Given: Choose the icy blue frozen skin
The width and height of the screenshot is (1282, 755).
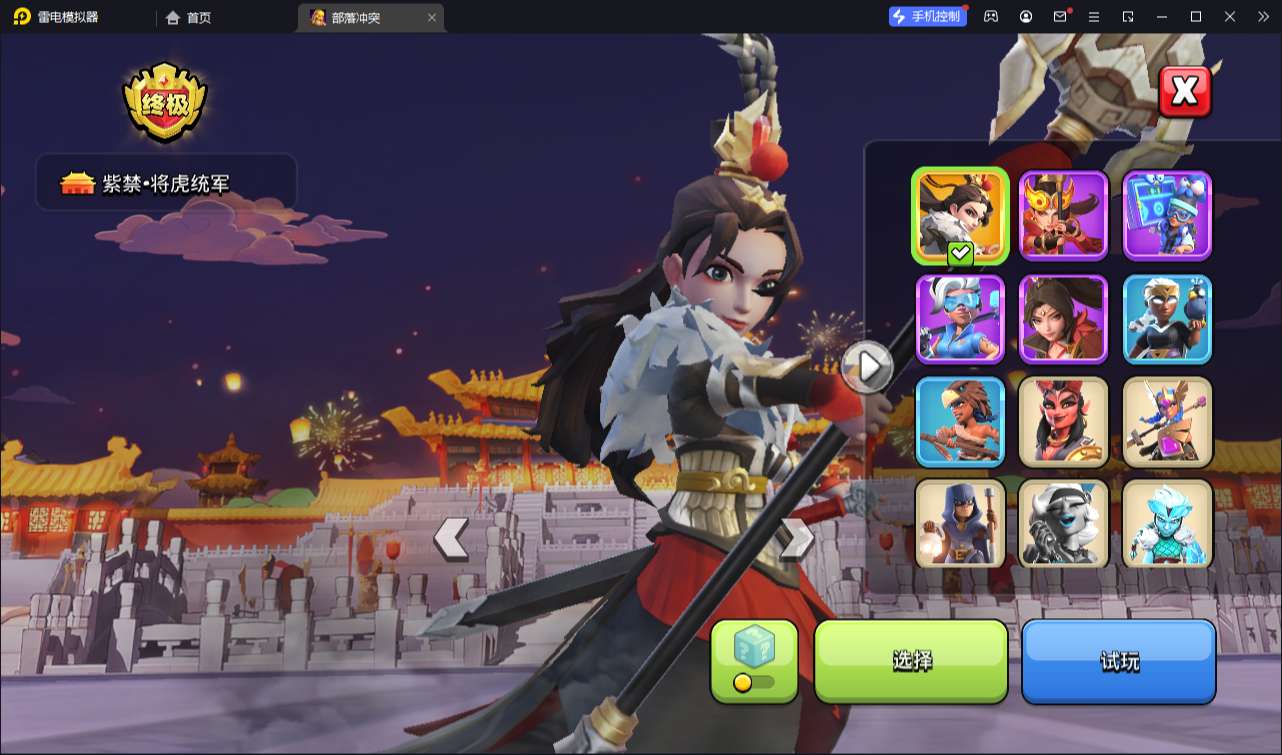Looking at the screenshot, I should (1167, 524).
